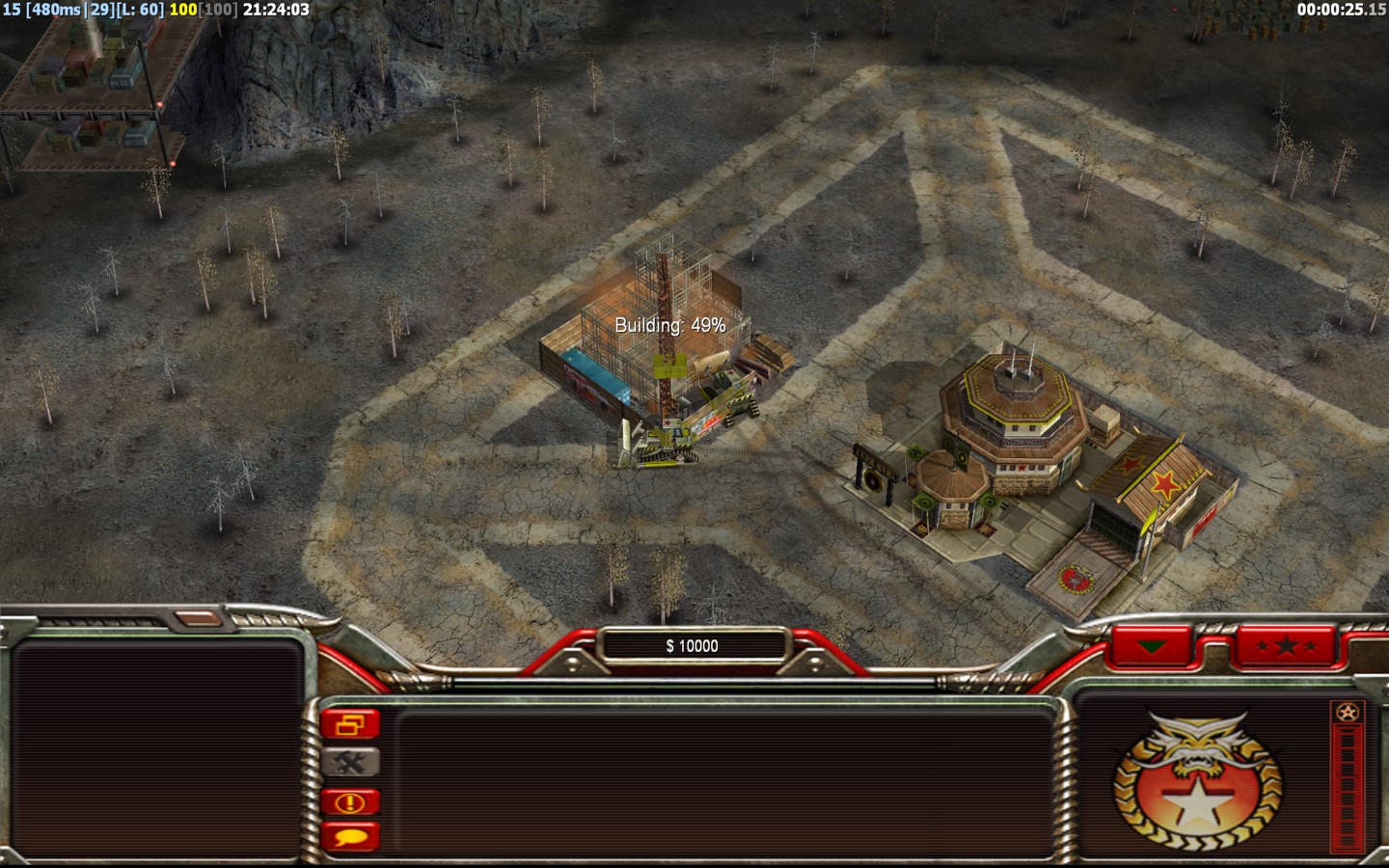This screenshot has height=868, width=1389.
Task: Open General's Powers with the three stars button
Action: (x=1286, y=646)
